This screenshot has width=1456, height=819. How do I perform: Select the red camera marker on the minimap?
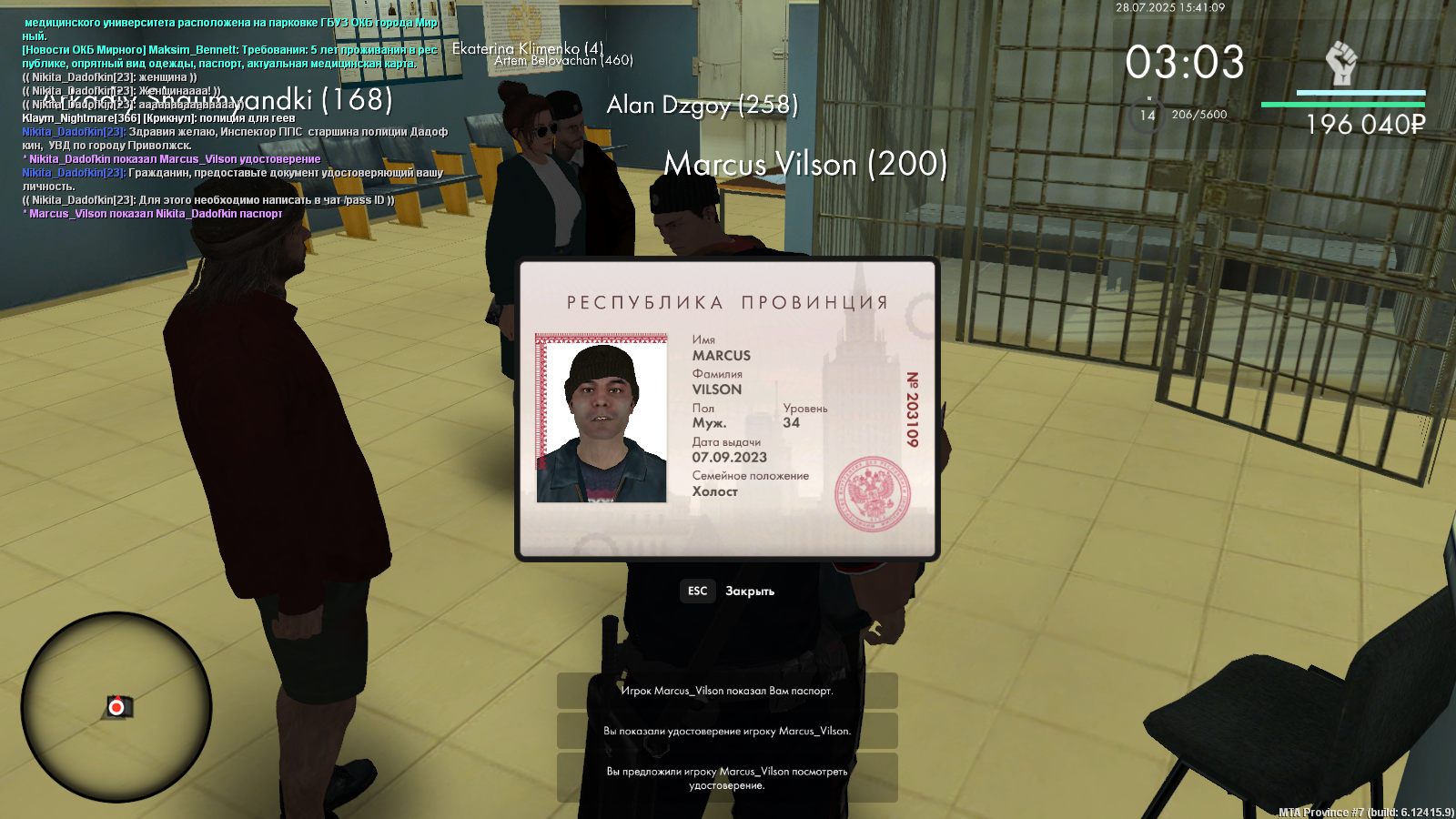(116, 707)
